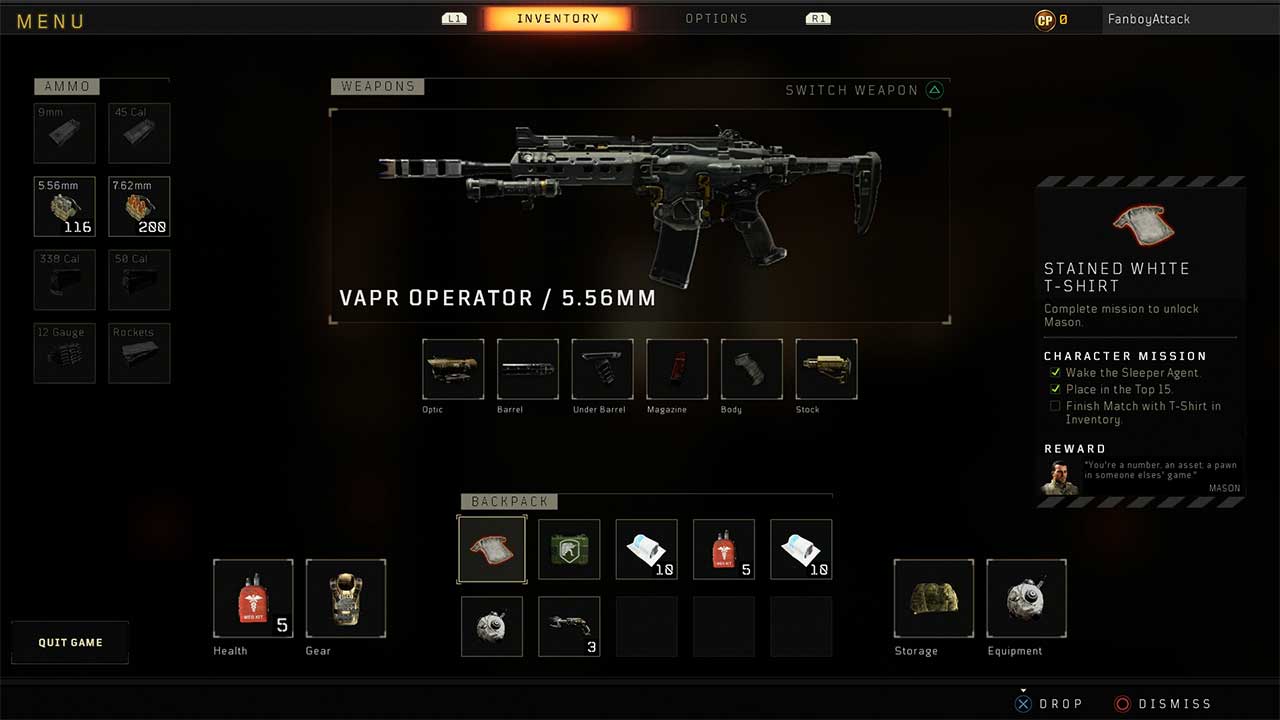Select the Storage item slot

[933, 598]
